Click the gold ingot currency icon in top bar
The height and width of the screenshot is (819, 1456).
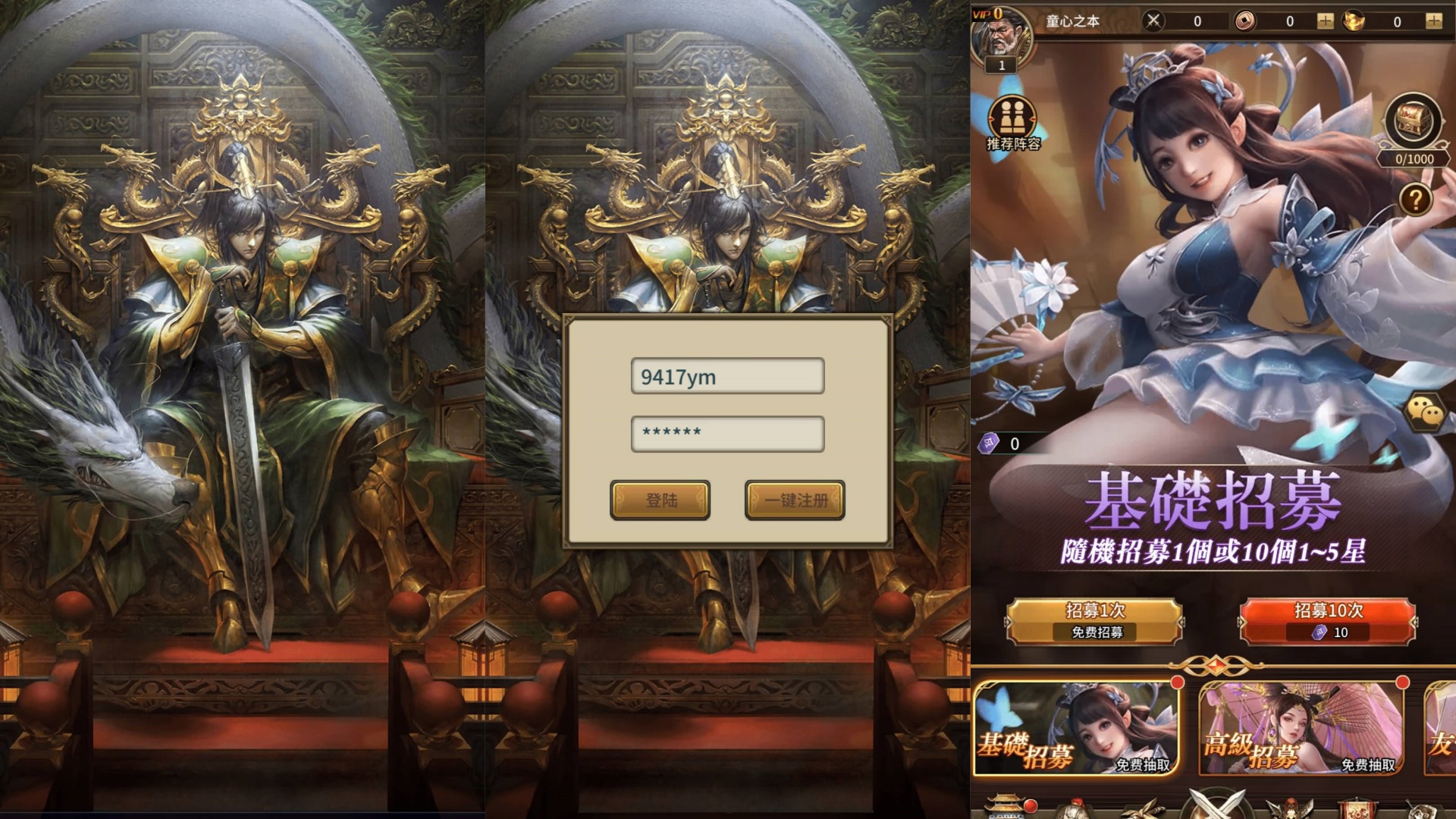point(1352,21)
